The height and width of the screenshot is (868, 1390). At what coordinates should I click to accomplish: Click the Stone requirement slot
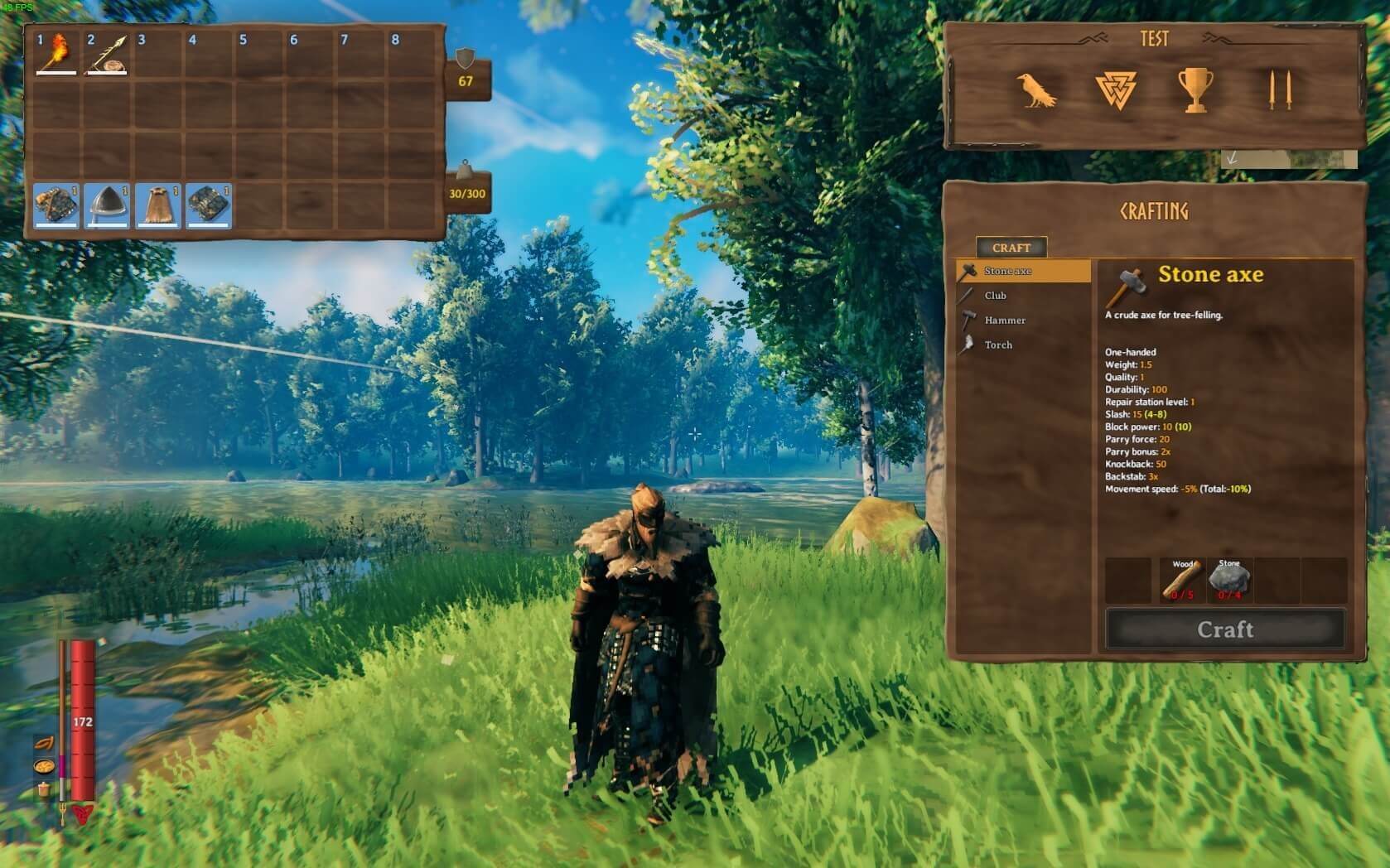[x=1228, y=580]
